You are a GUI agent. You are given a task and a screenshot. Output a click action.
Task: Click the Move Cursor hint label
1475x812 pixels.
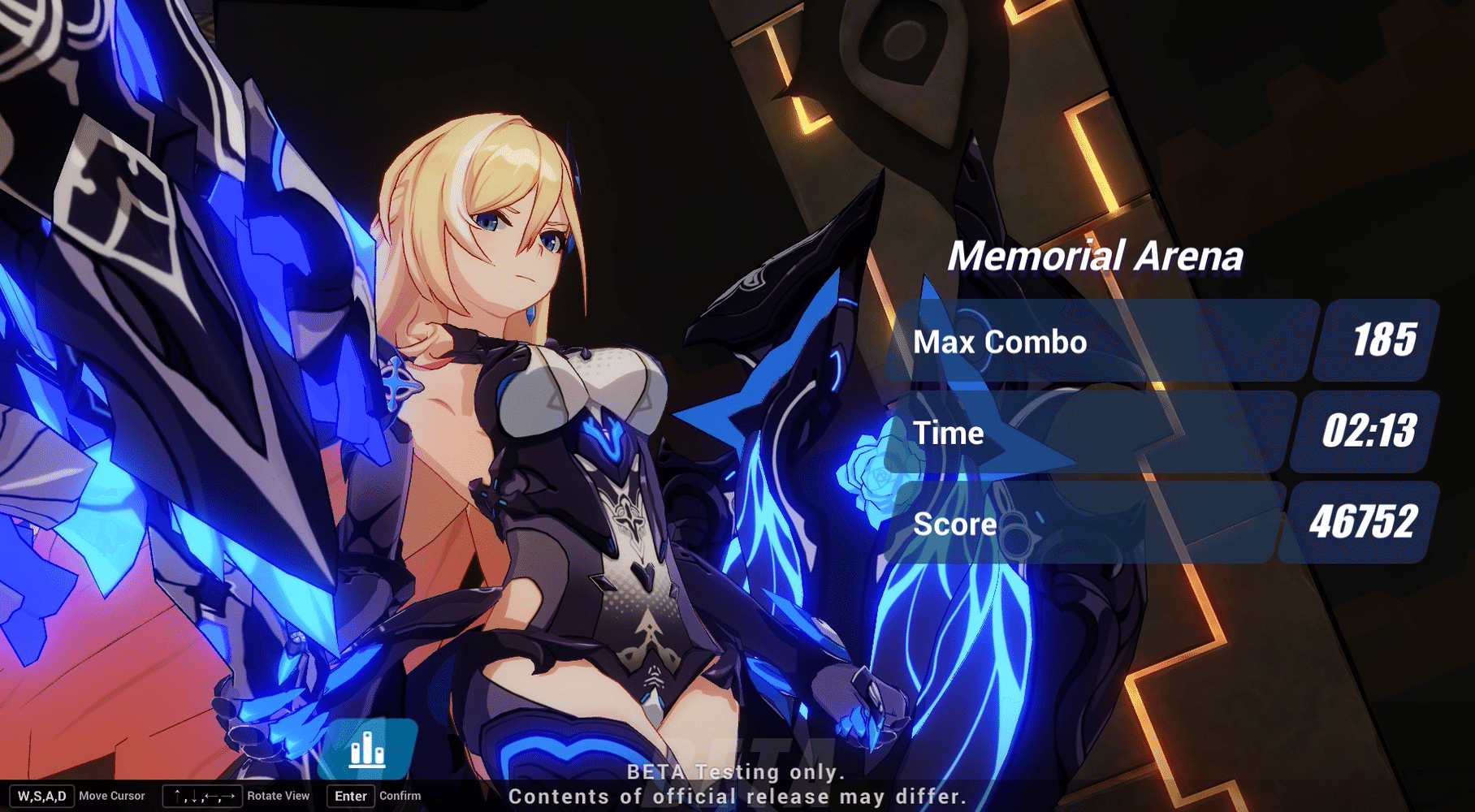[x=114, y=797]
